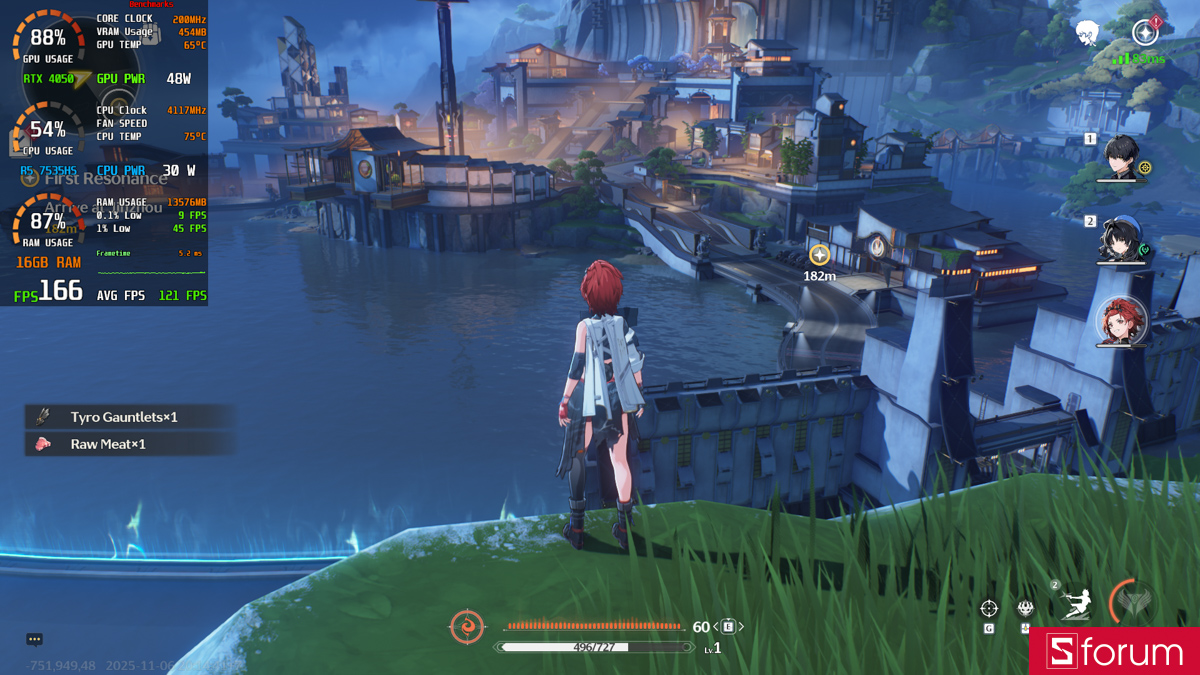1200x675 pixels.
Task: Open the chat speech bubble icon
Action: (x=35, y=639)
